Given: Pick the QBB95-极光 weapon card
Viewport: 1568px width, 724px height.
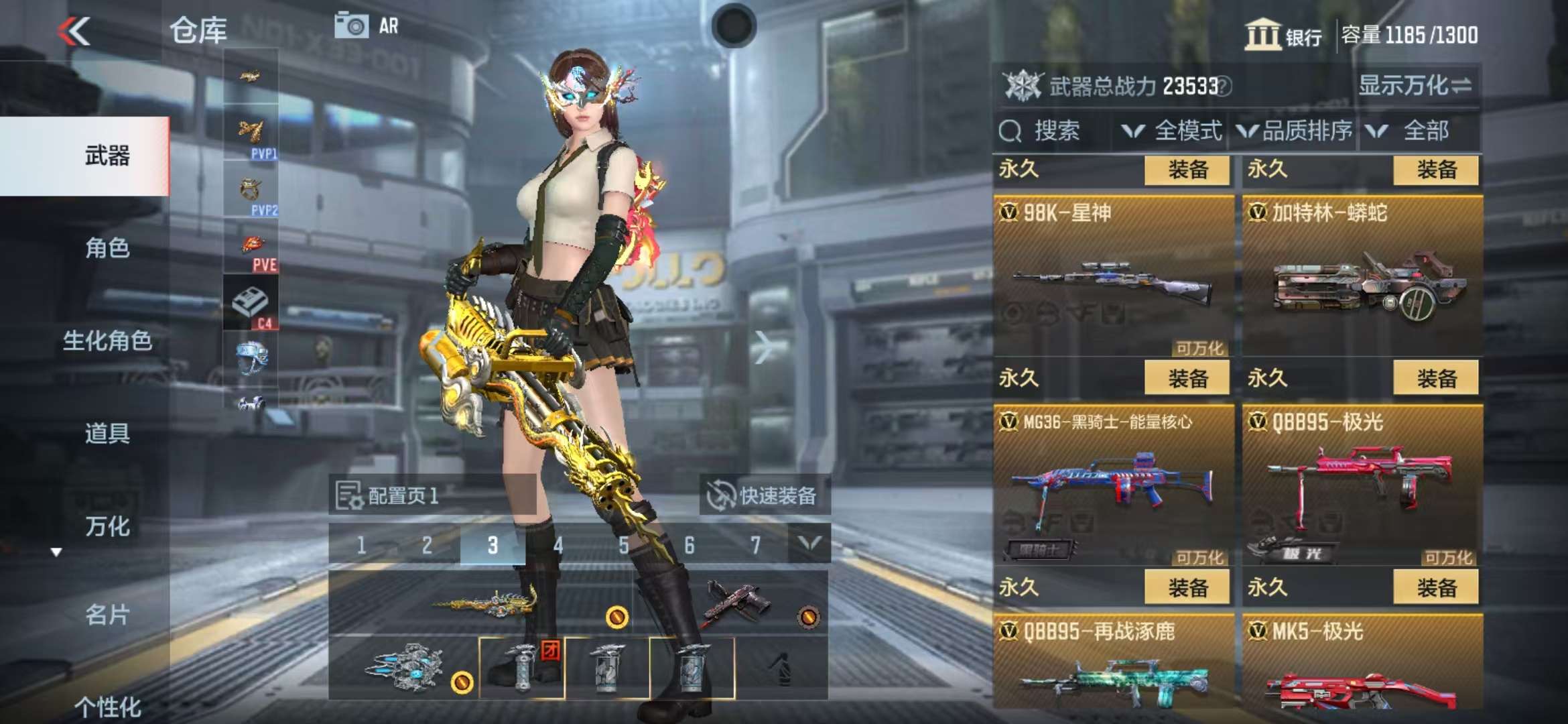Looking at the screenshot, I should 1362,485.
